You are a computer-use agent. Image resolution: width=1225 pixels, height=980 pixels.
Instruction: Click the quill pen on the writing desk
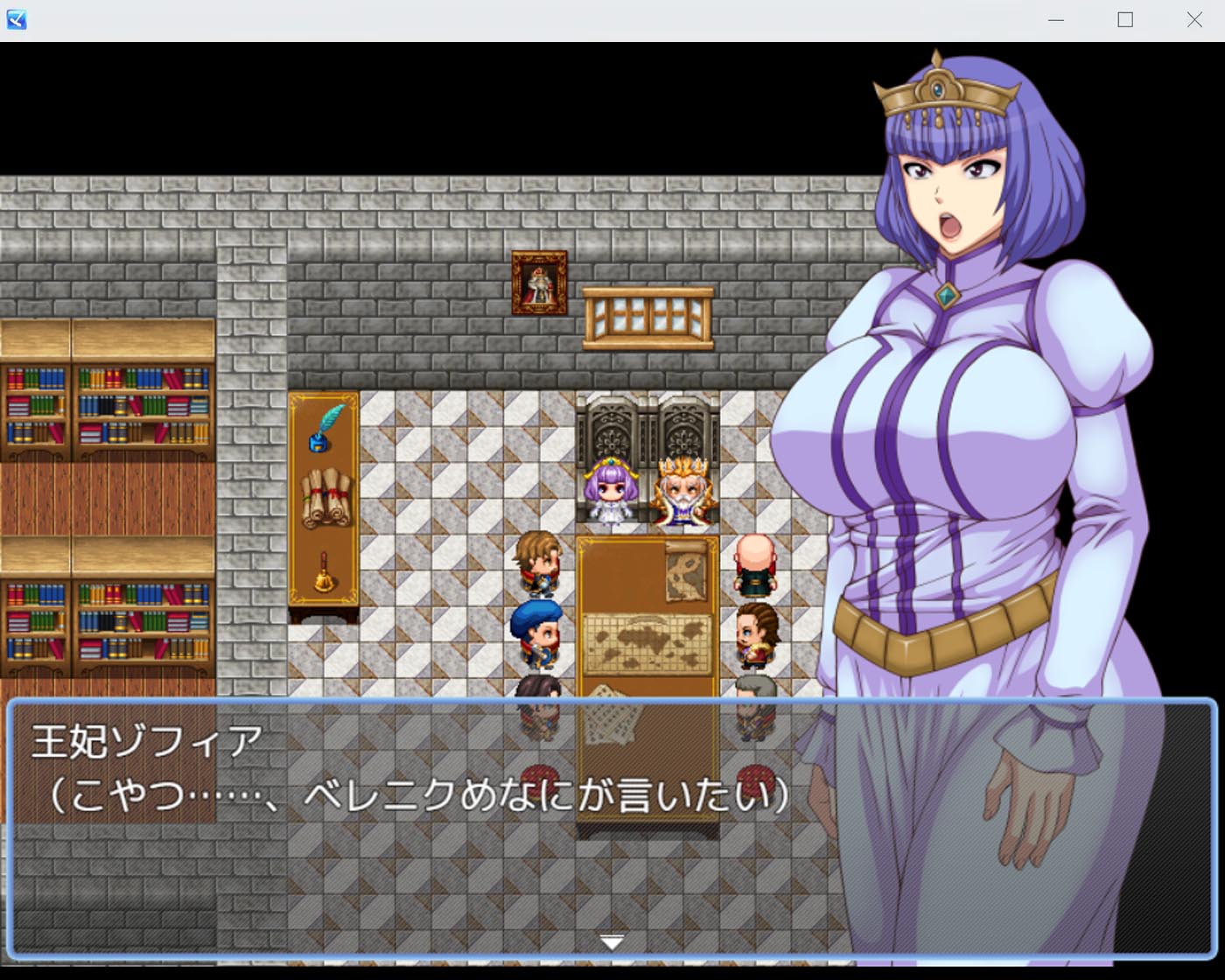click(x=324, y=430)
